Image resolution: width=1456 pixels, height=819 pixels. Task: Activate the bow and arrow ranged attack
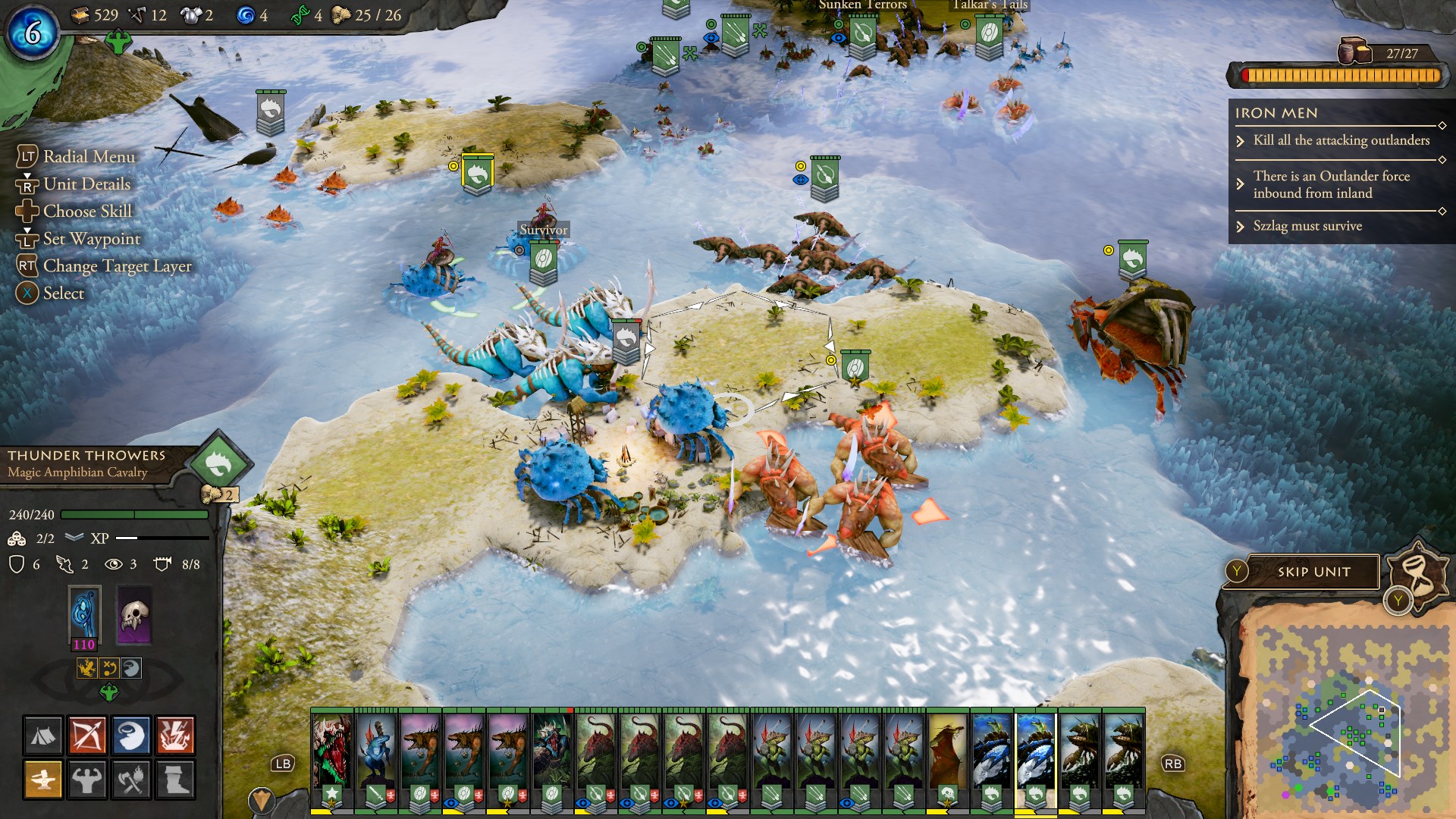(x=87, y=736)
